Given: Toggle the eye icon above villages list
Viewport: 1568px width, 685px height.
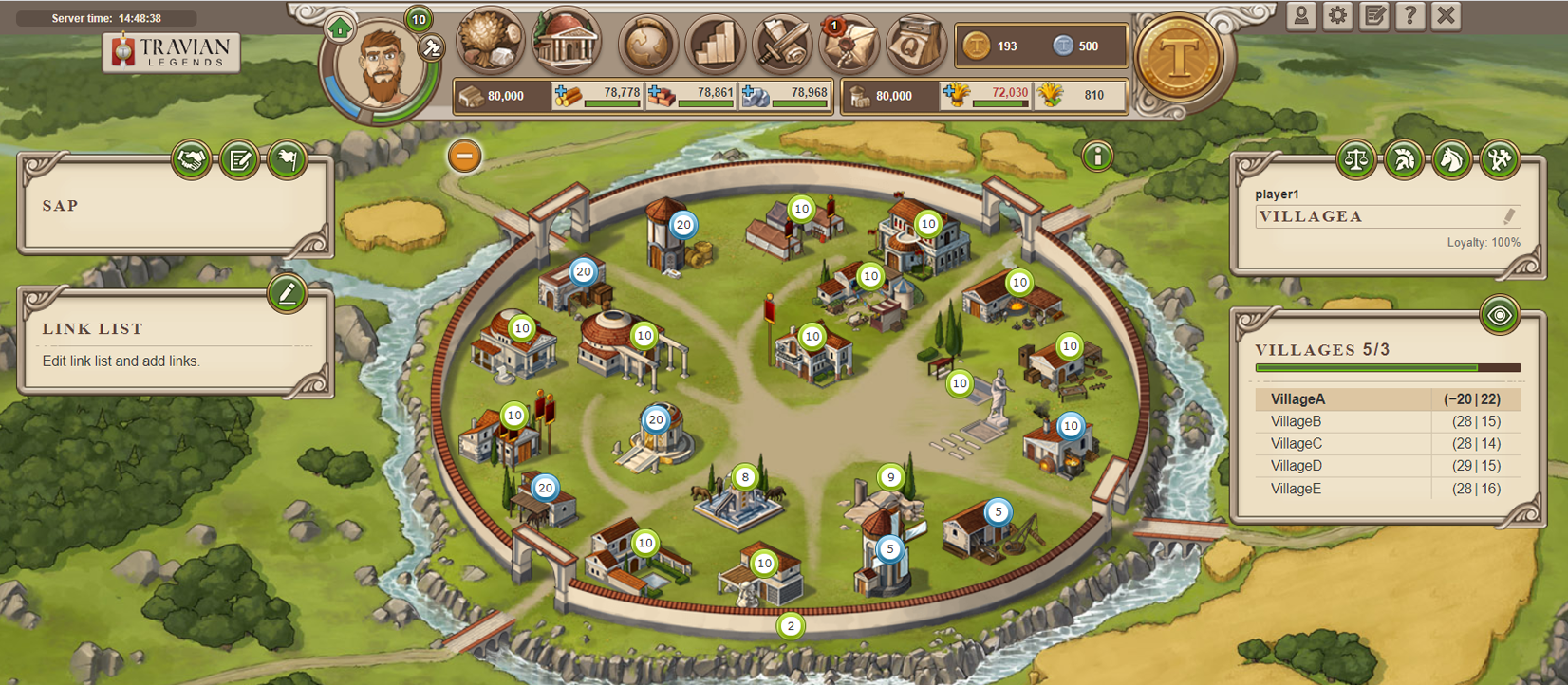Looking at the screenshot, I should coord(1499,315).
